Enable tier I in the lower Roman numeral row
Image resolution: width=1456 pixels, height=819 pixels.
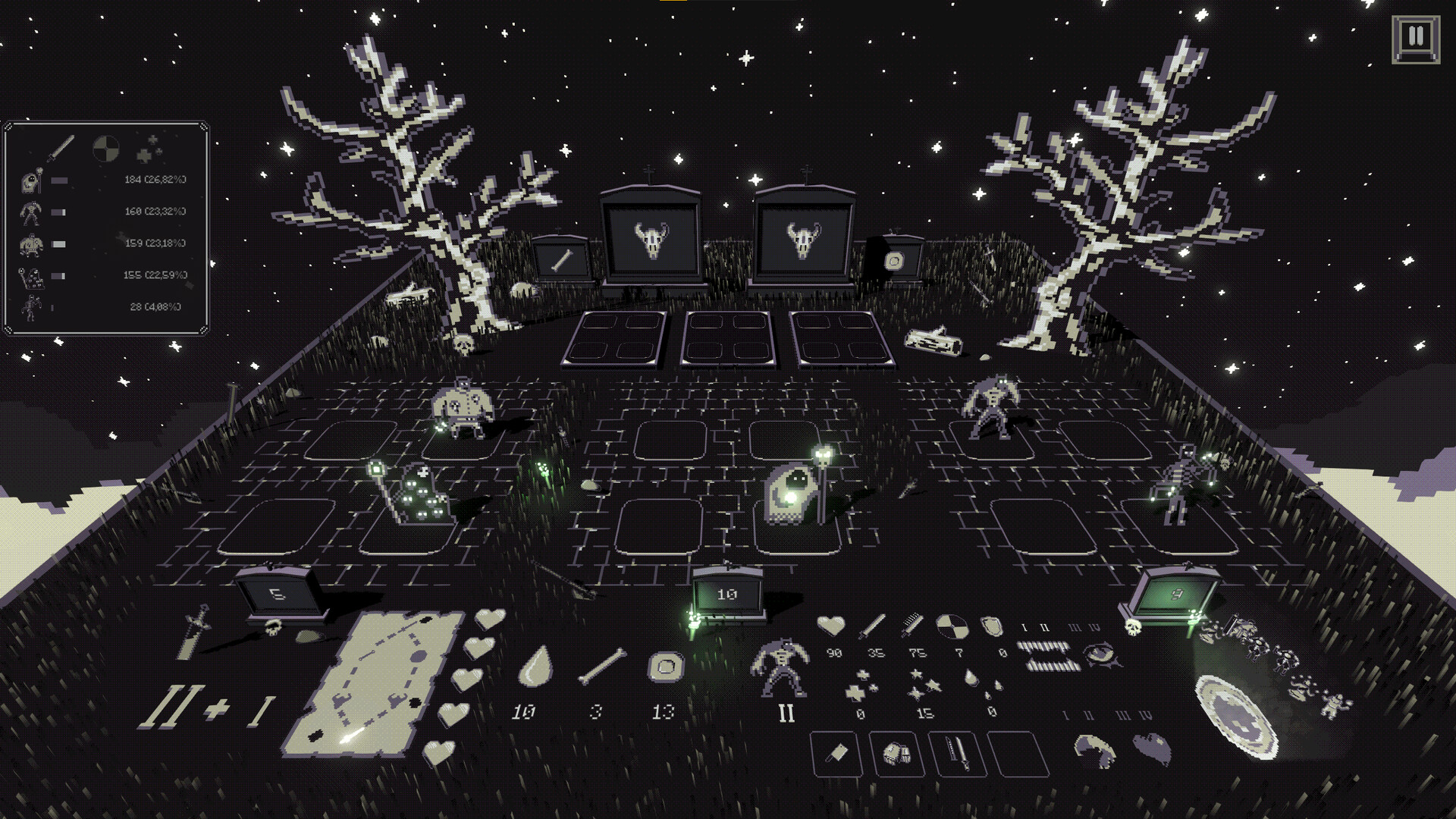(1065, 714)
